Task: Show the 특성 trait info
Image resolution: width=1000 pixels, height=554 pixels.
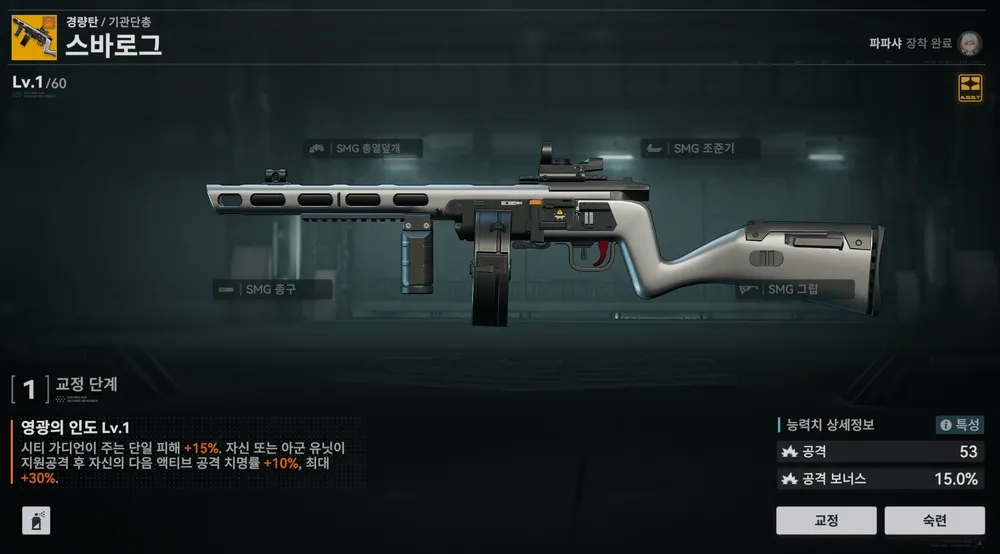Action: point(959,425)
